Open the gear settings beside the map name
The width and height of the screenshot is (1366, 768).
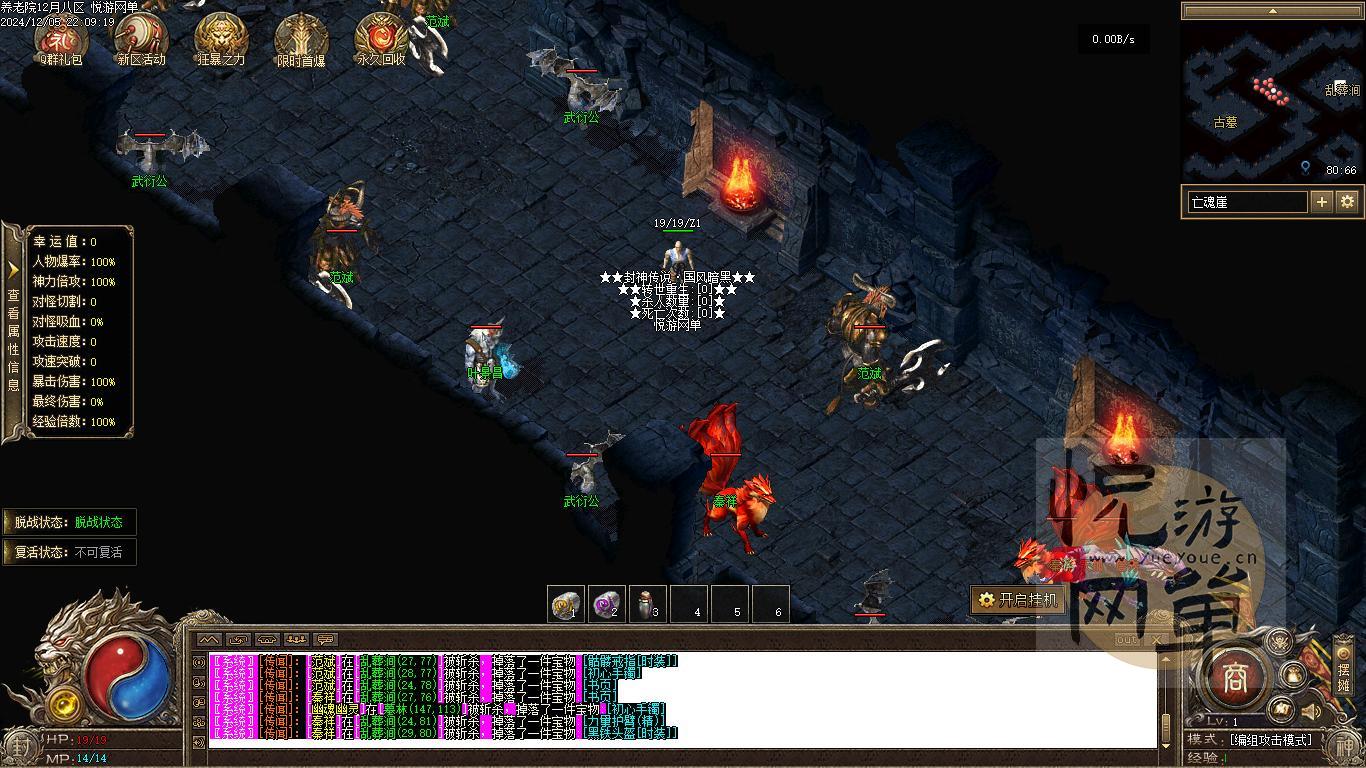pyautogui.click(x=1347, y=202)
